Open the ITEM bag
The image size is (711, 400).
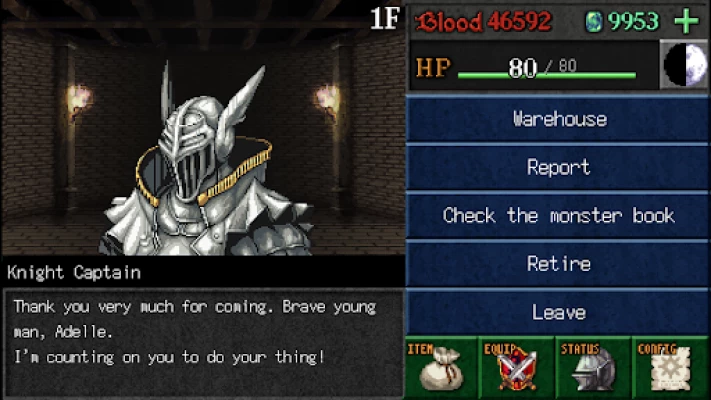[442, 368]
